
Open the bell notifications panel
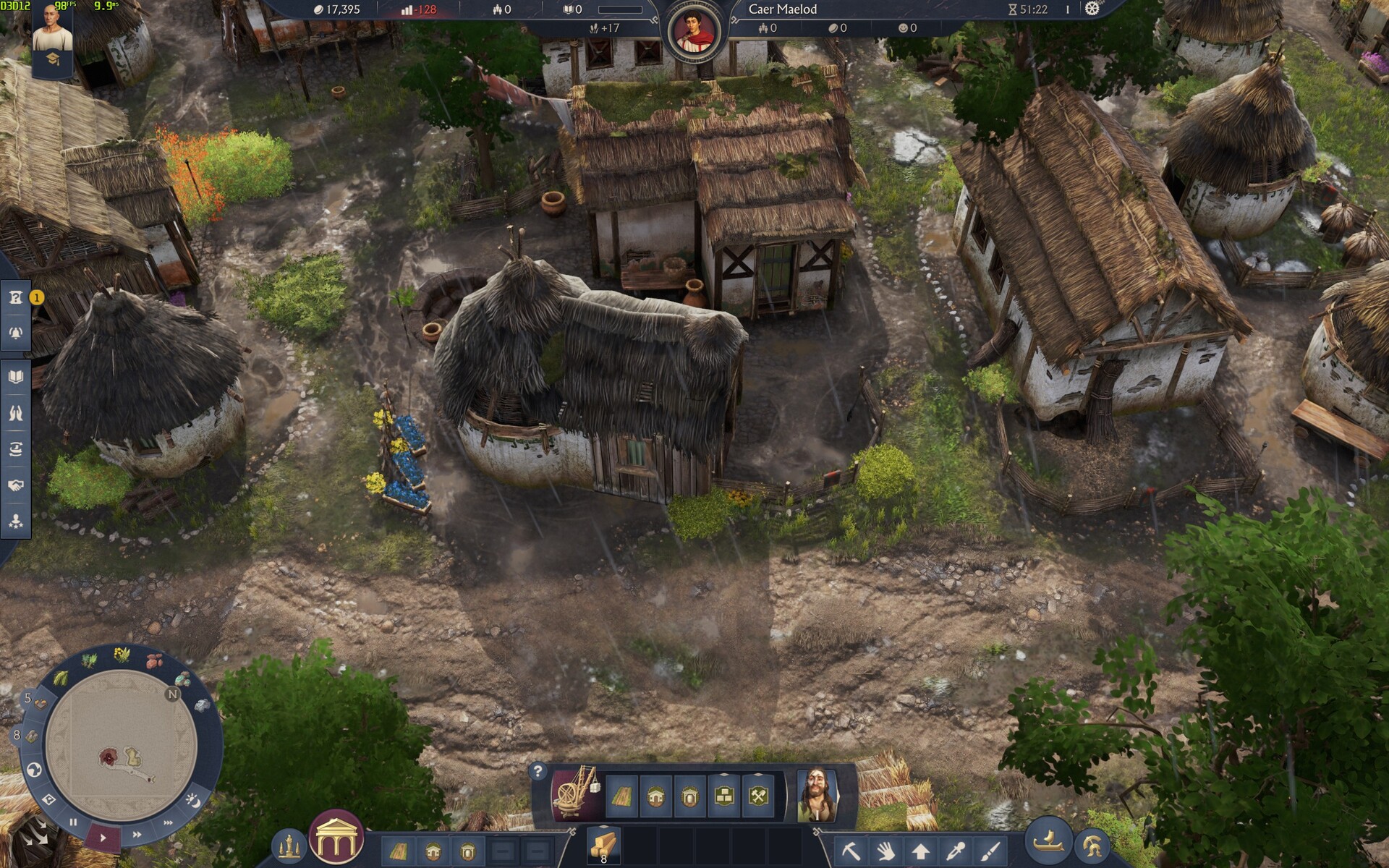tap(16, 333)
